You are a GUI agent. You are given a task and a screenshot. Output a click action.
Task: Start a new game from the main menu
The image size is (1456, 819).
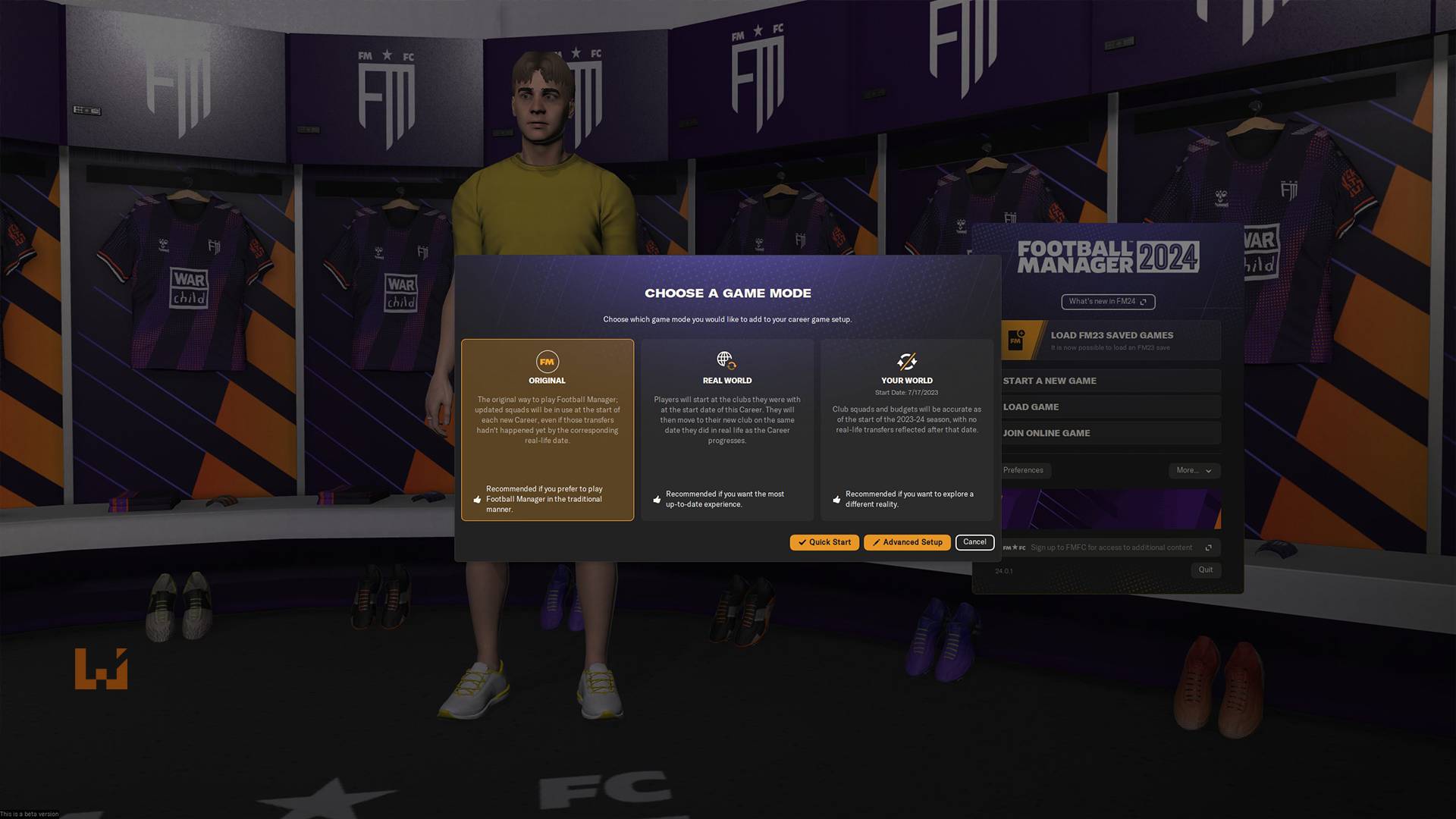tap(1111, 381)
